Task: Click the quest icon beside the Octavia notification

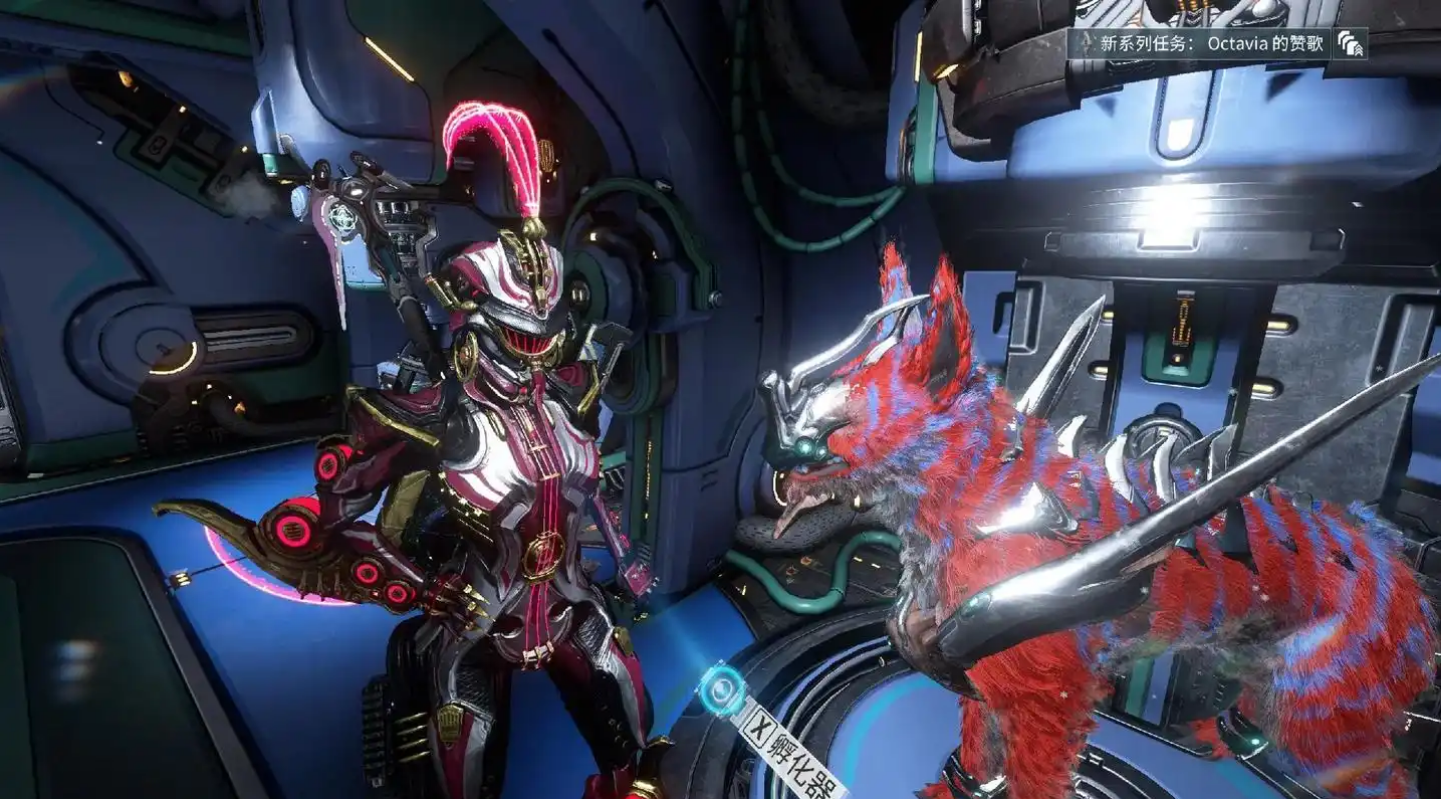Action: click(1350, 44)
